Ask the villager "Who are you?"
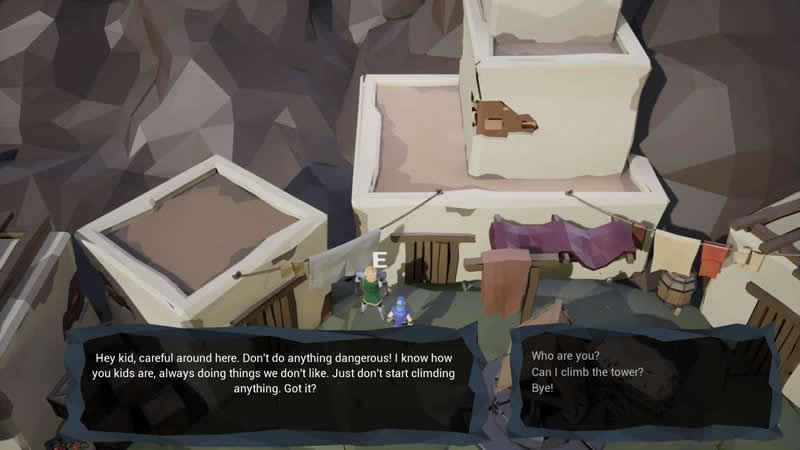 coord(565,356)
